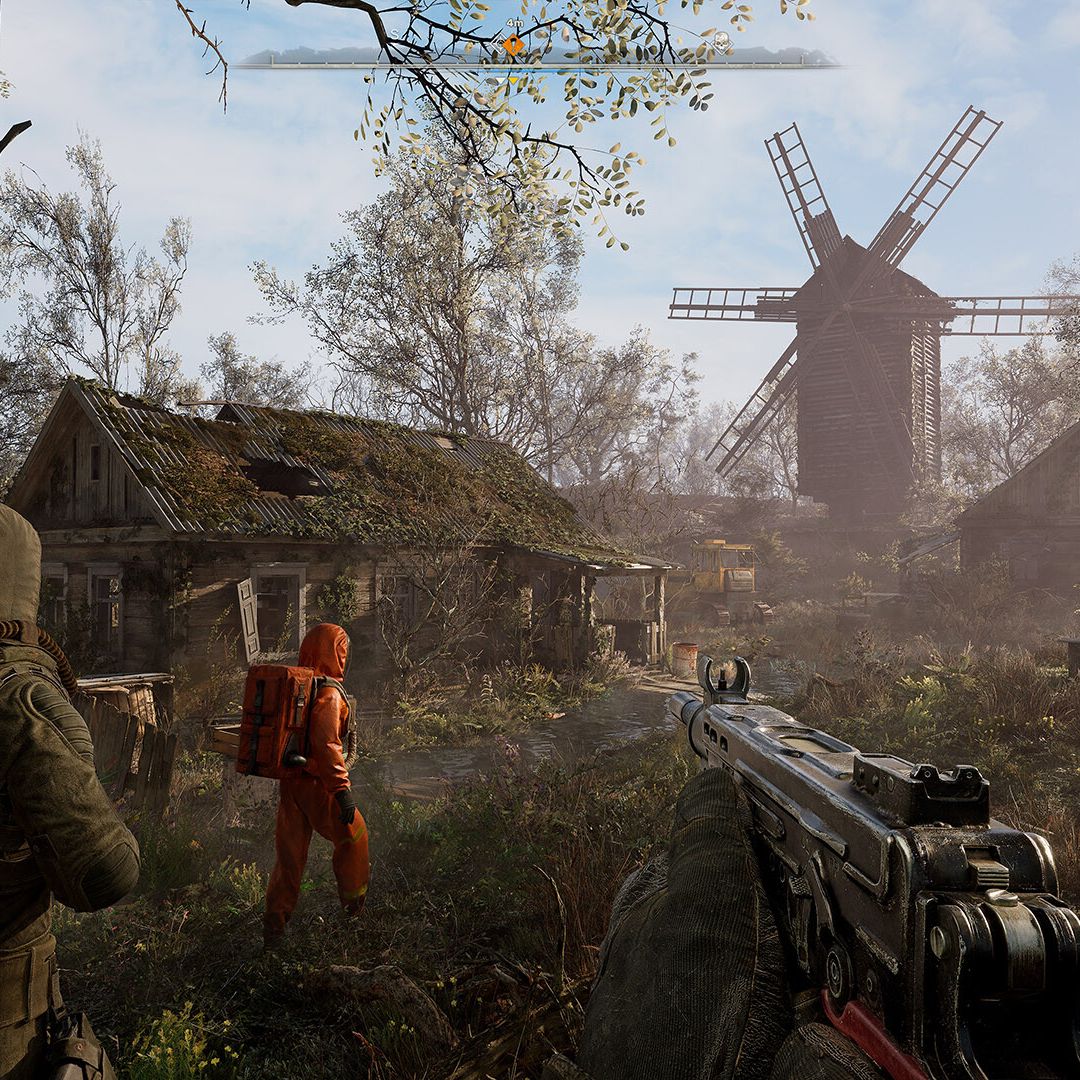Select the skull marker on the compass bar
Viewport: 1080px width, 1080px height.
pyautogui.click(x=721, y=42)
